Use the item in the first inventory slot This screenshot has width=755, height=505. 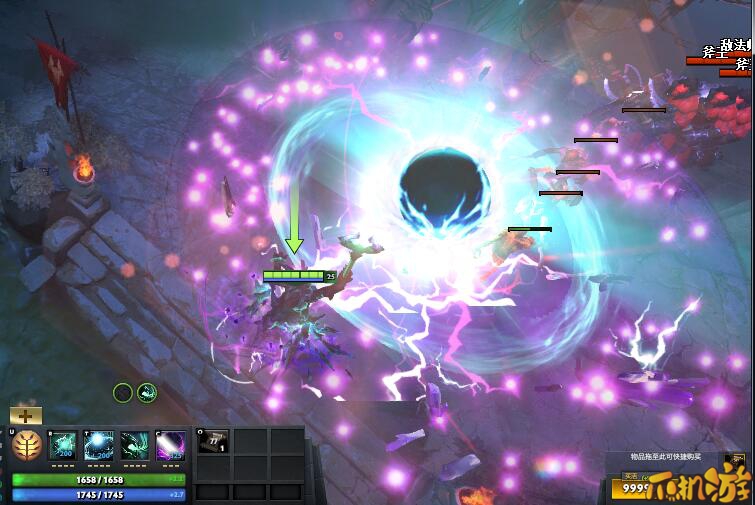(213, 443)
